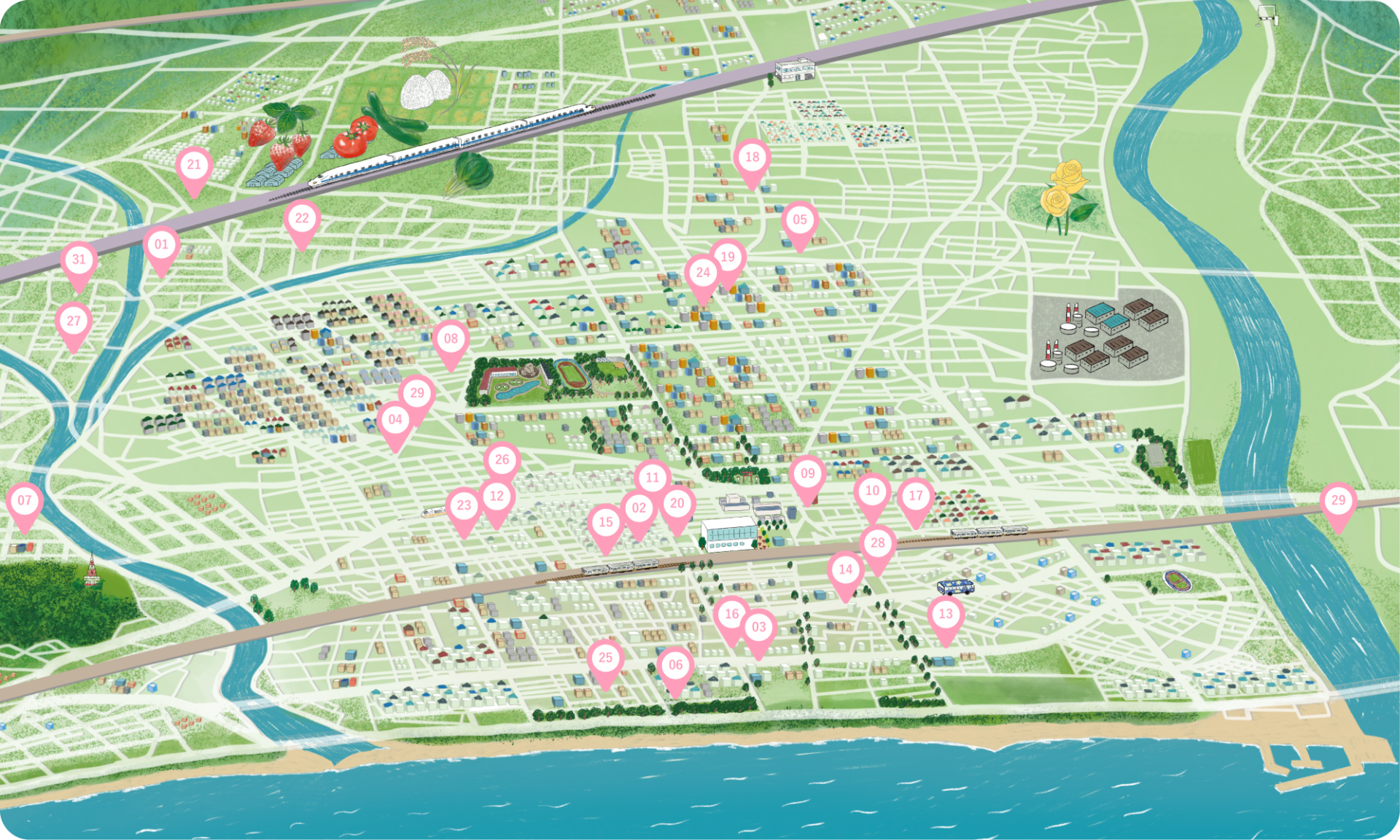Choose map marker 31
Screen dimensions: 1400x840
click(79, 260)
